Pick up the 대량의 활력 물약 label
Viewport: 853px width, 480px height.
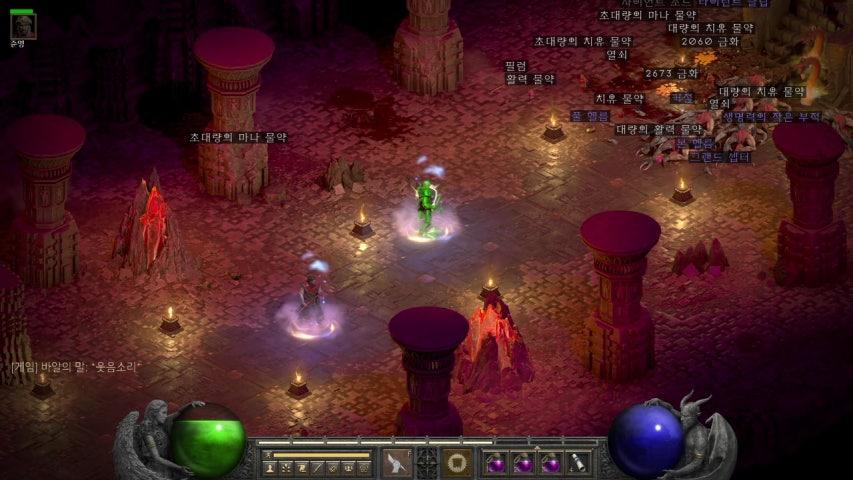[659, 130]
